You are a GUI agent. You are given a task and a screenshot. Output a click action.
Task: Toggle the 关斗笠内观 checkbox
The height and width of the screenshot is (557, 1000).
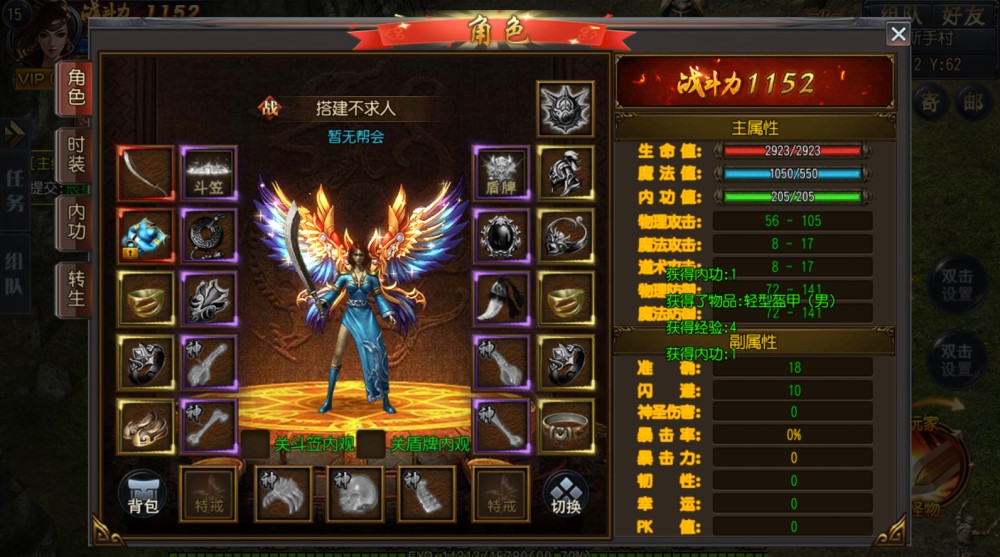click(x=255, y=444)
